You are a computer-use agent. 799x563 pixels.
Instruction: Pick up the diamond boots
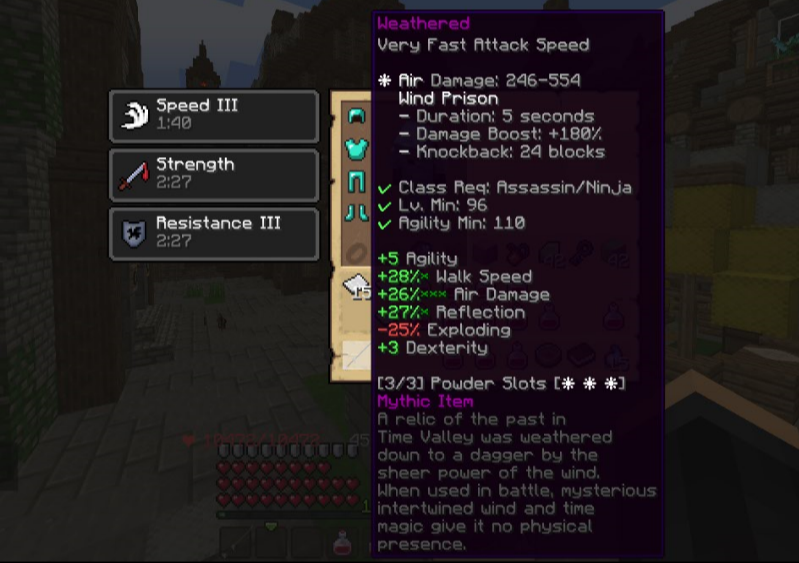coord(357,214)
